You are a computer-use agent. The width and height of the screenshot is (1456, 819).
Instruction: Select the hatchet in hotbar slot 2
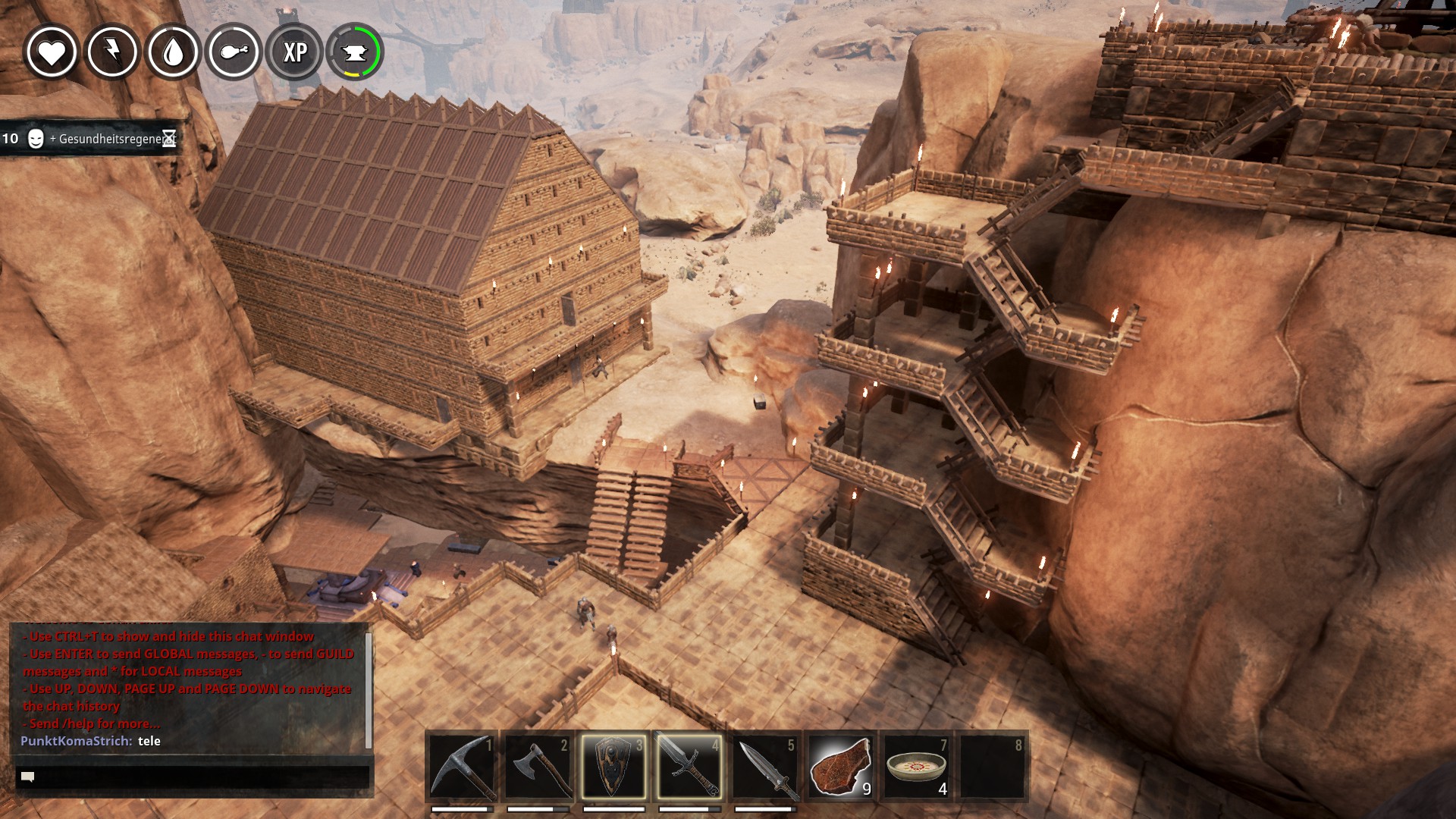tap(538, 767)
